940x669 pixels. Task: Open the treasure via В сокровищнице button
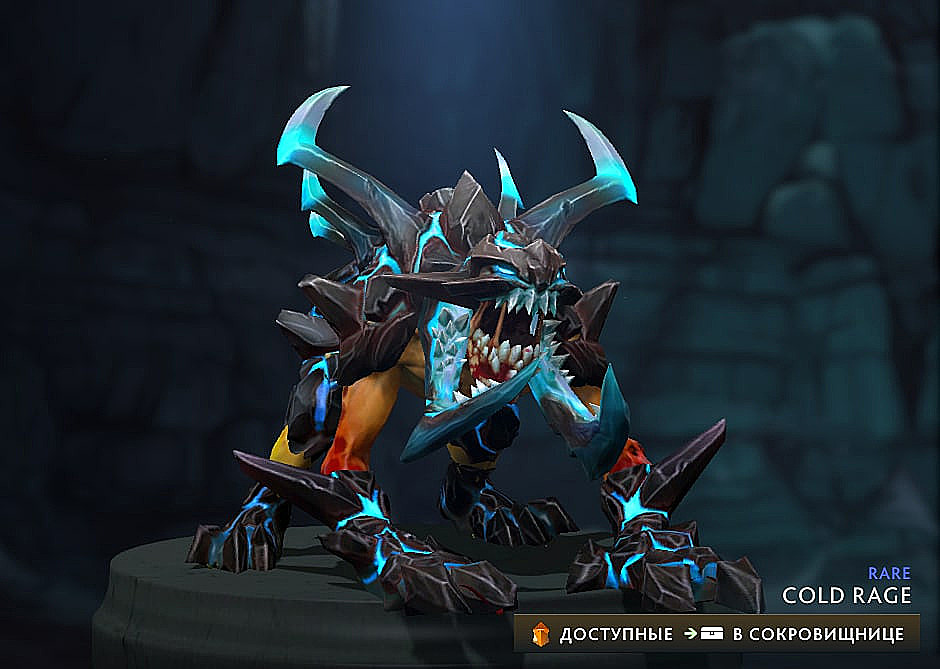click(x=816, y=634)
